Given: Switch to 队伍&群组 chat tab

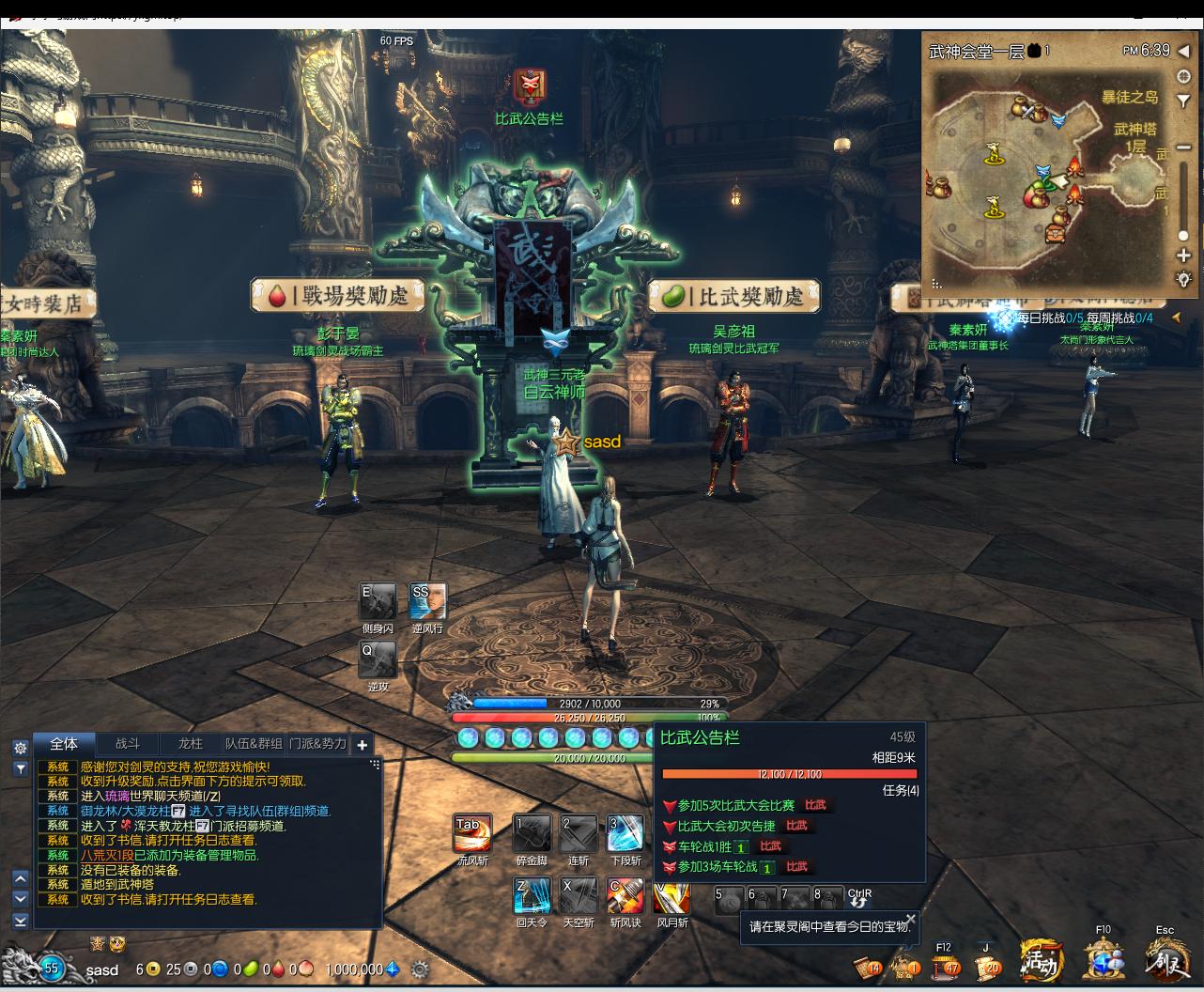Looking at the screenshot, I should (x=254, y=744).
